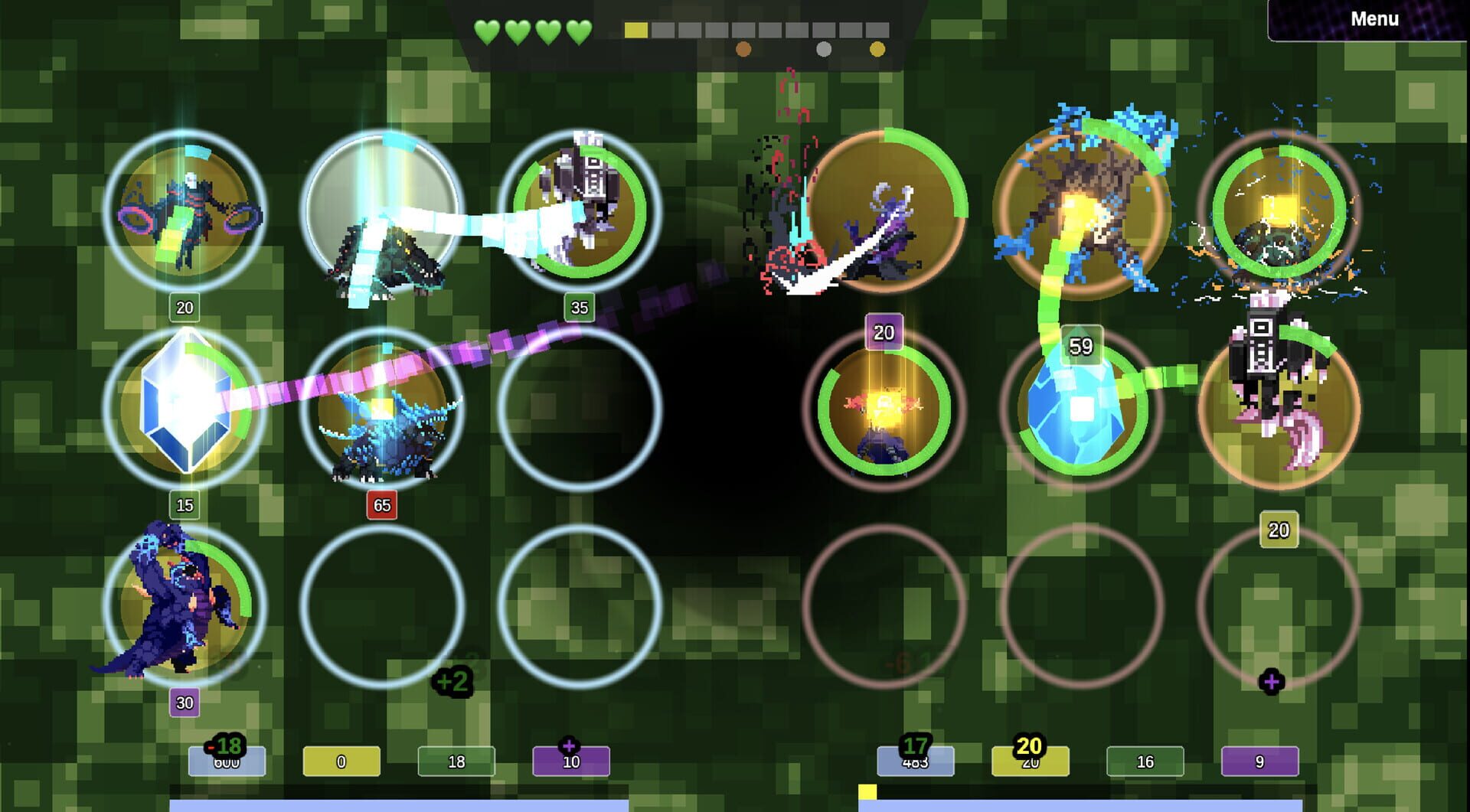Click the yellow resource bar showing 20
Viewport: 1470px width, 812px height.
(1031, 761)
